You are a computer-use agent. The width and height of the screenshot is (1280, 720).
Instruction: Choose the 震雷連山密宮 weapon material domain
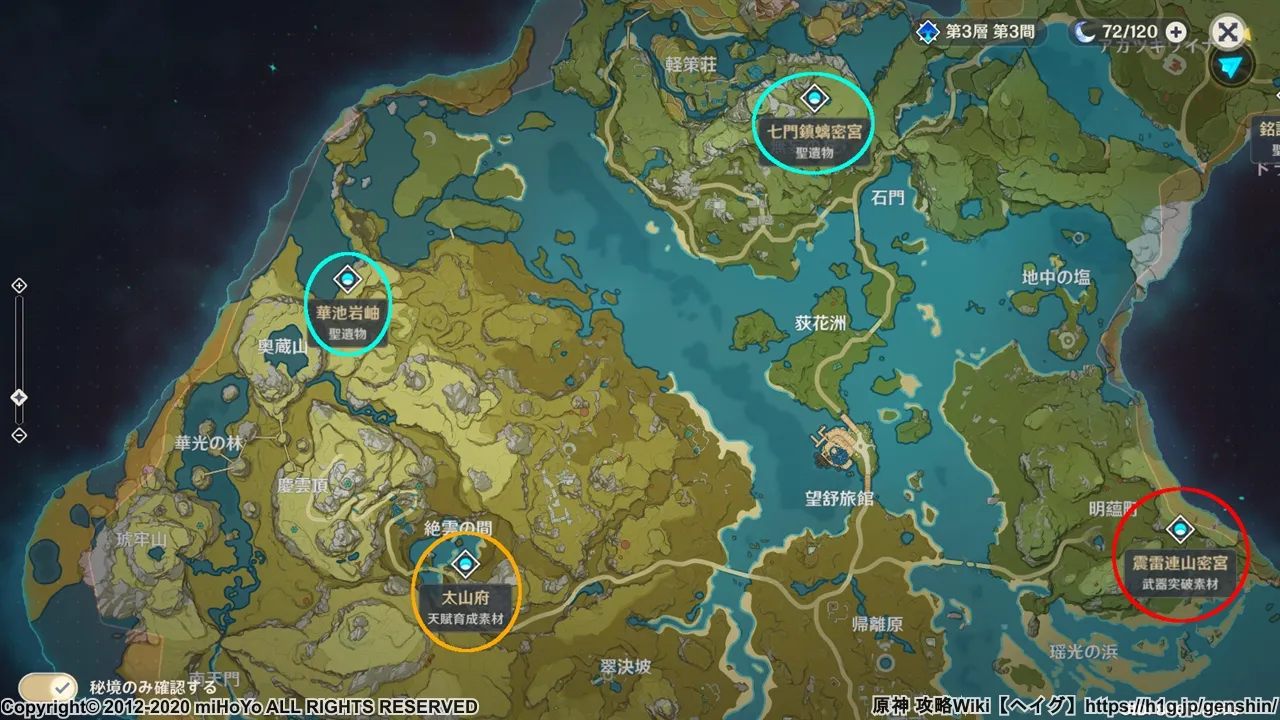1181,528
